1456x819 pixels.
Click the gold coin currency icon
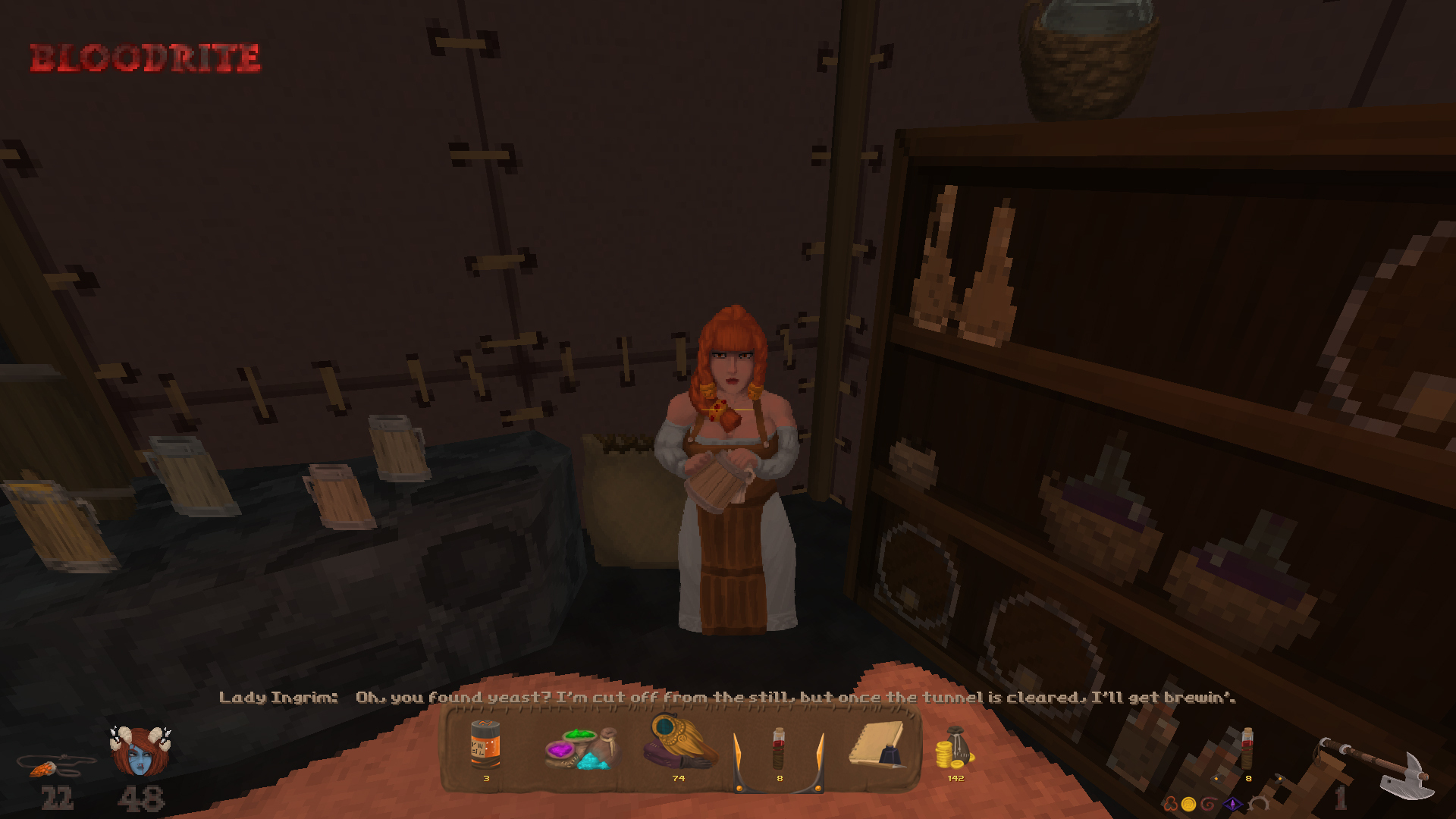(1189, 802)
